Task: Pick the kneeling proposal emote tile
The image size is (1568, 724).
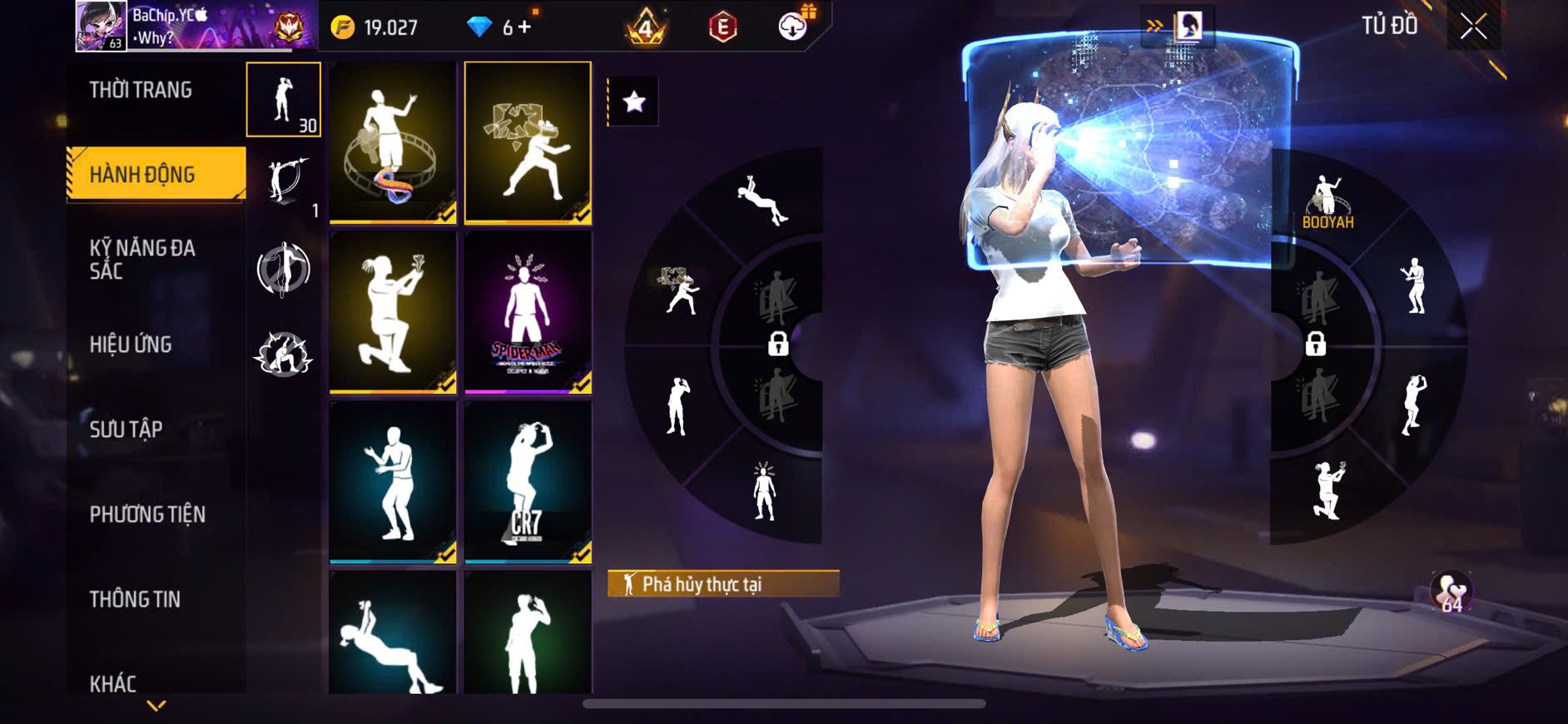Action: [x=393, y=312]
